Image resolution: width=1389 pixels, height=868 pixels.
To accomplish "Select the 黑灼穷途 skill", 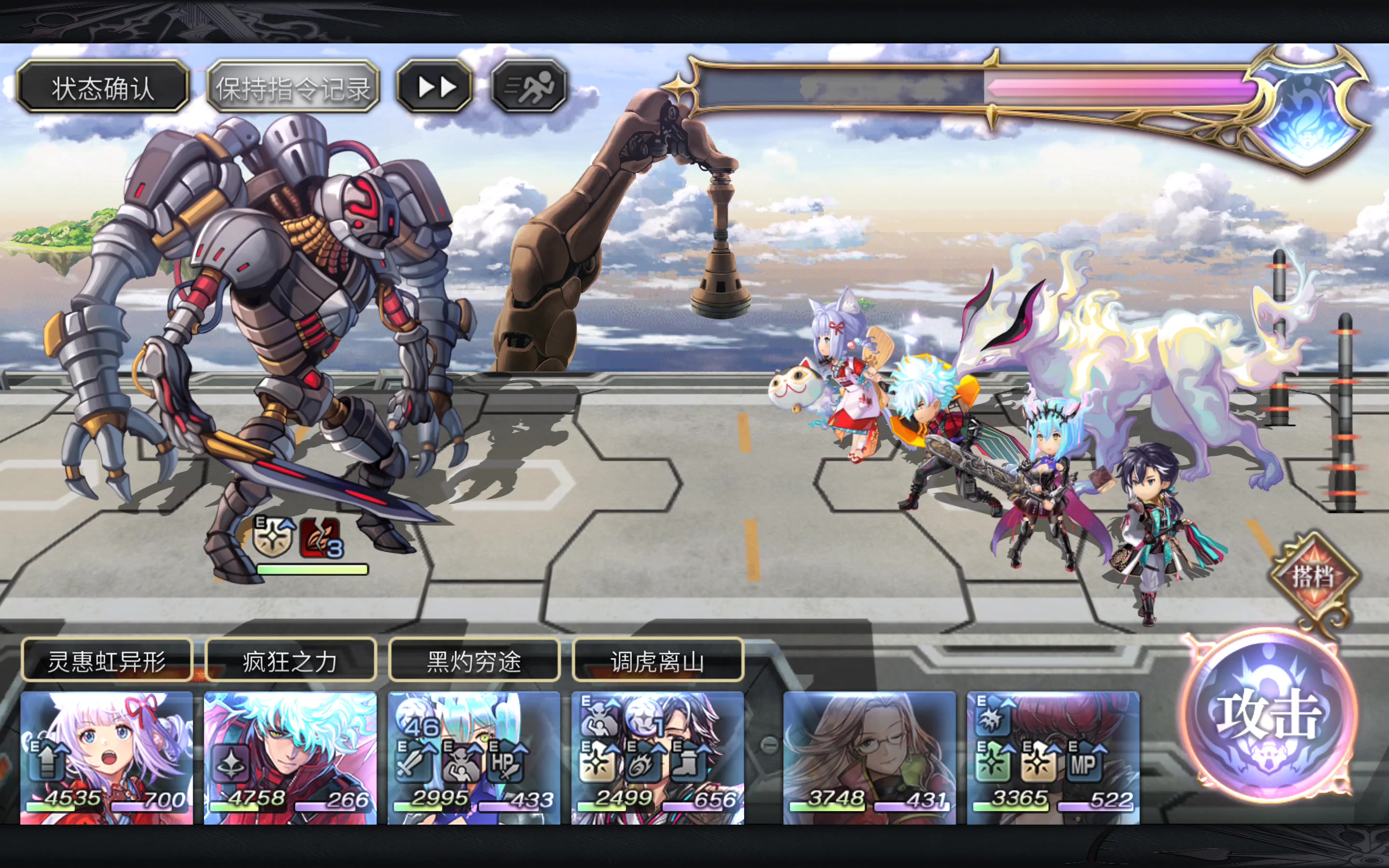I will (474, 661).
